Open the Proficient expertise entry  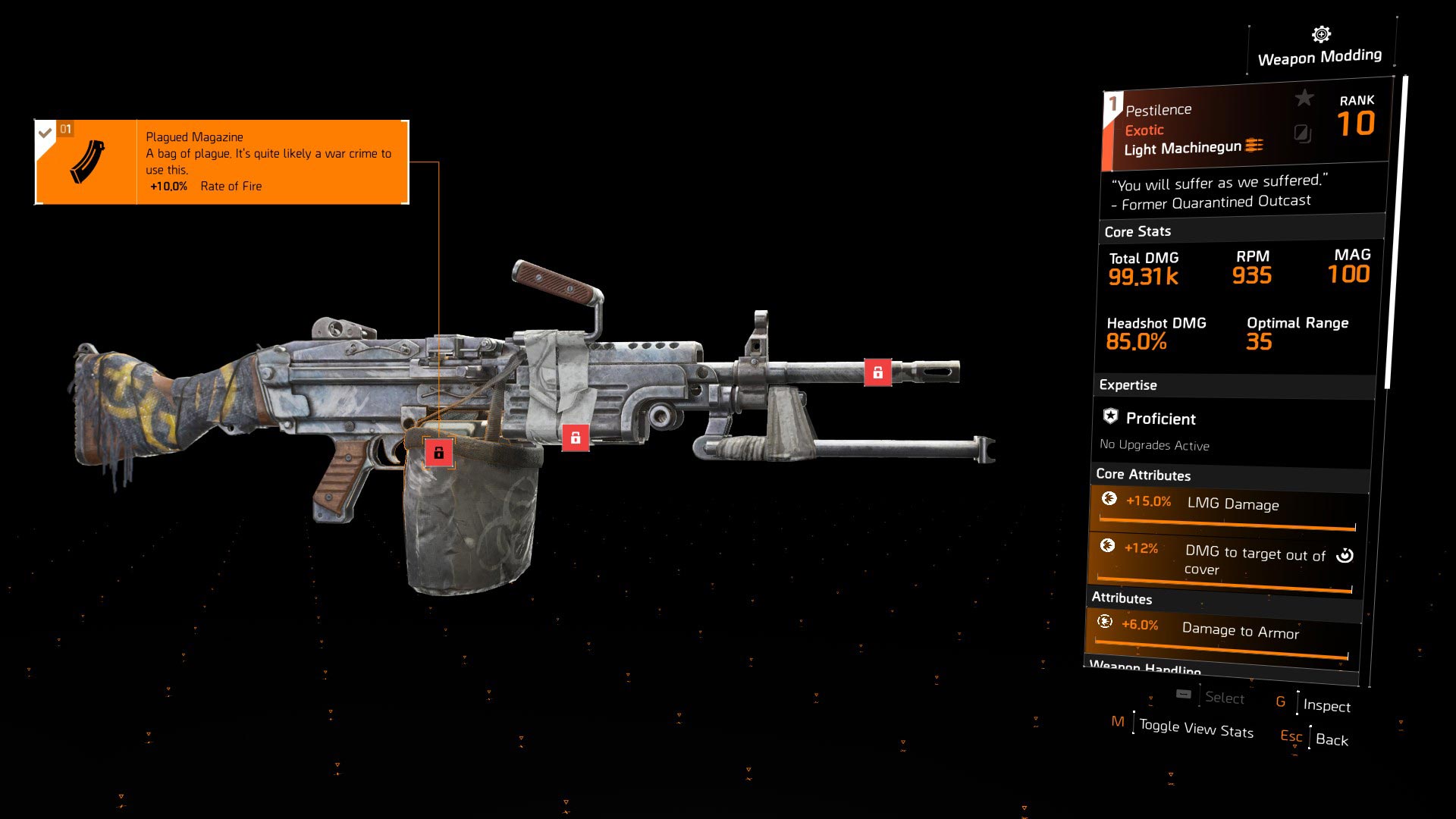pos(1159,419)
